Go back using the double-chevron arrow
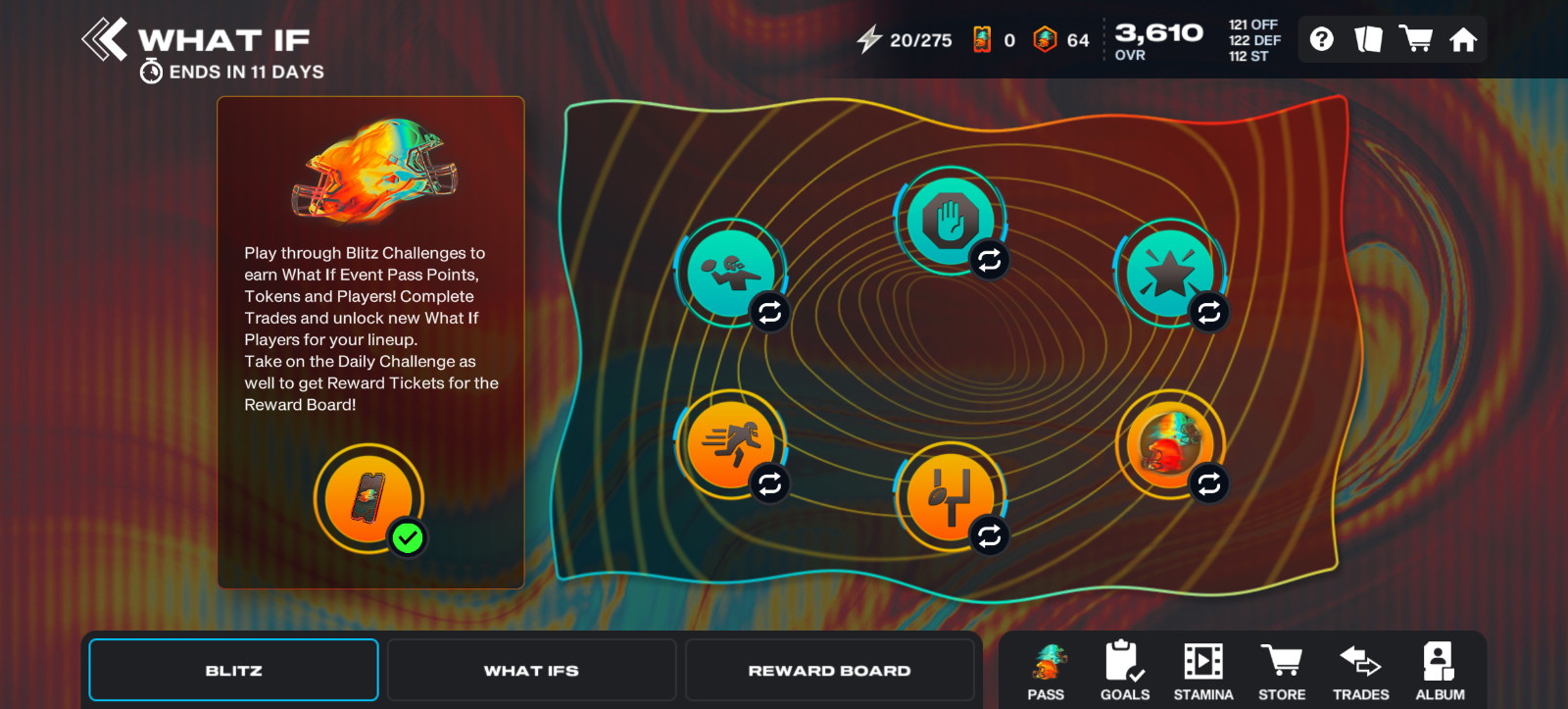Screen dimensions: 1568x709 pos(105,40)
